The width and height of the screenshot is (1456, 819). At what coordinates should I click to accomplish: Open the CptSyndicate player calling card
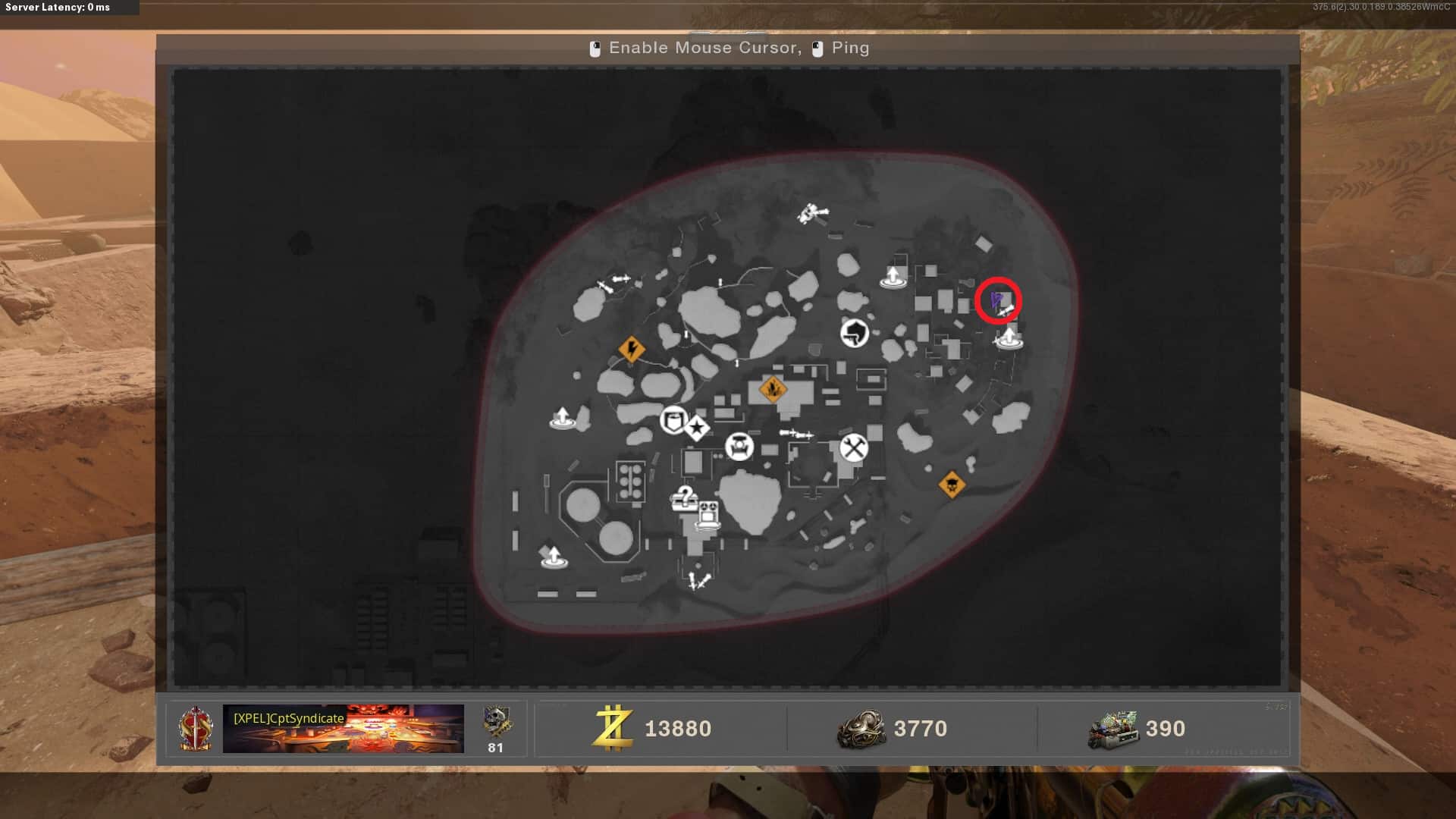[x=343, y=729]
